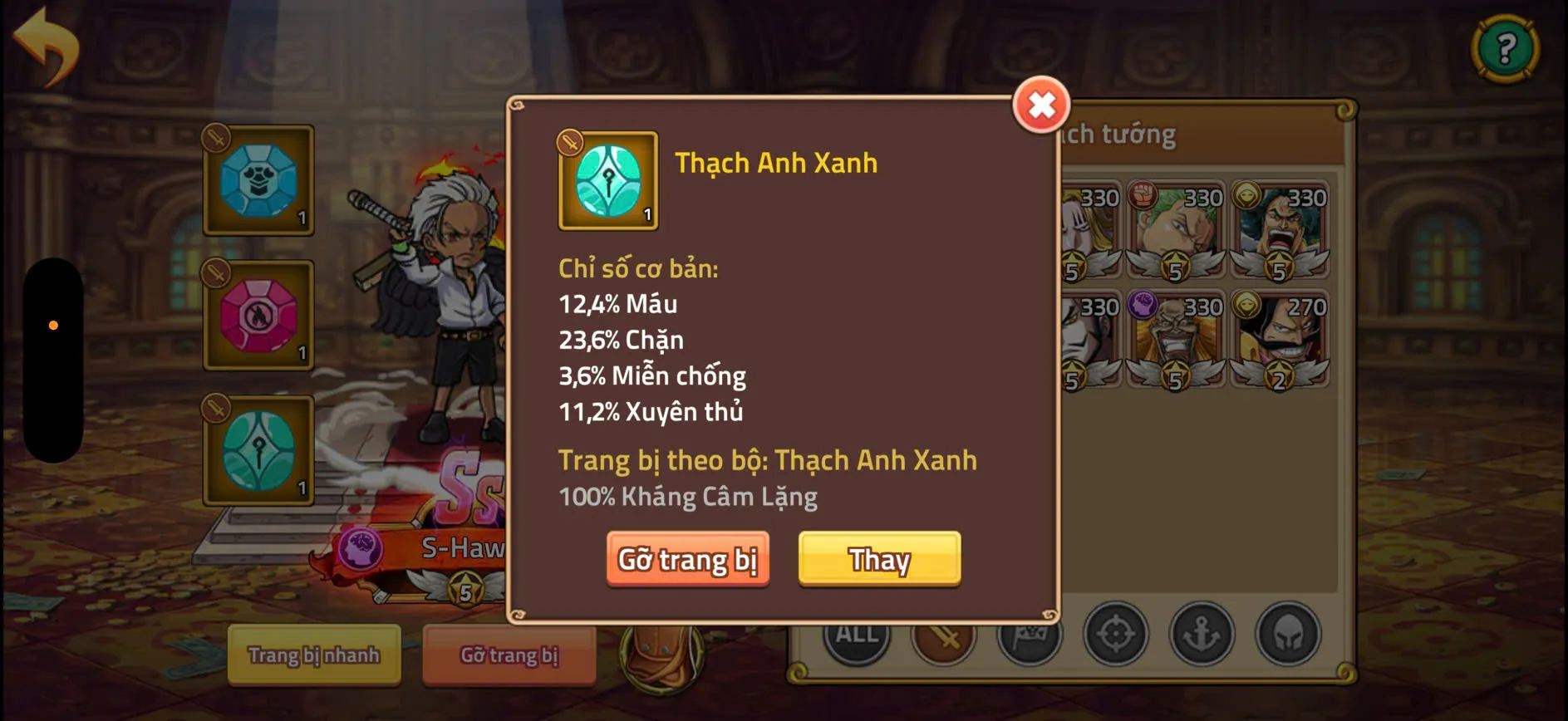Close the Thạch Anh Xanh popup
The height and width of the screenshot is (721, 1568).
1043,105
